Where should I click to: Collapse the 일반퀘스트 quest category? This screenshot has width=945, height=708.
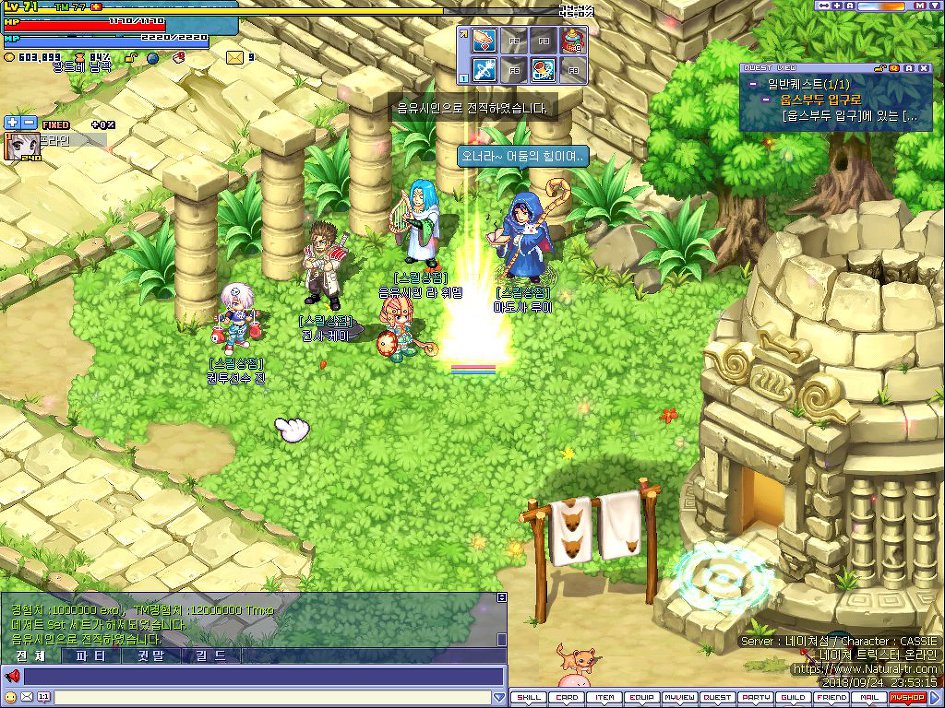click(x=751, y=84)
